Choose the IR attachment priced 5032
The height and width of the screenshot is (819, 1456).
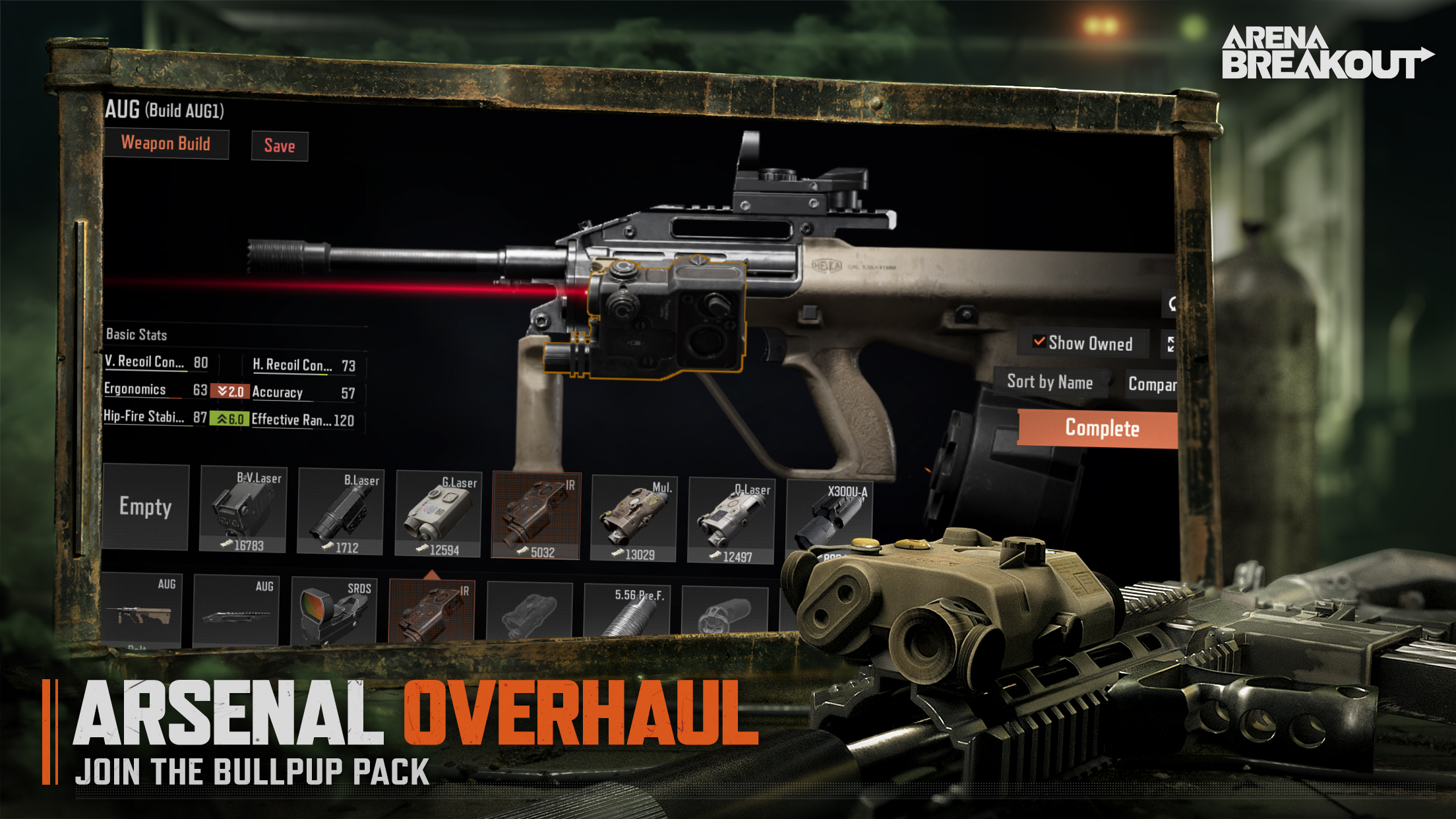coord(536,516)
